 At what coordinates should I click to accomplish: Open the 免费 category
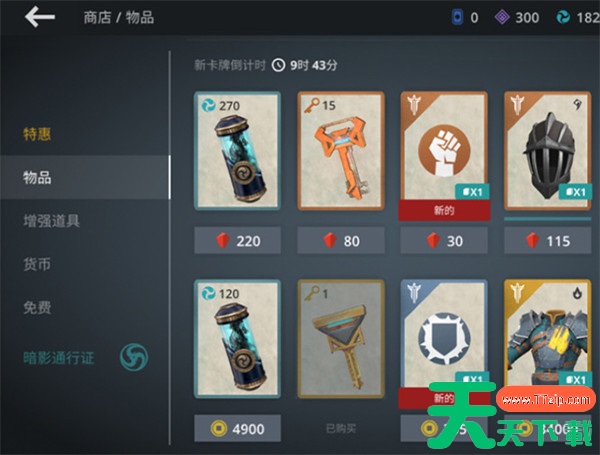(x=38, y=306)
